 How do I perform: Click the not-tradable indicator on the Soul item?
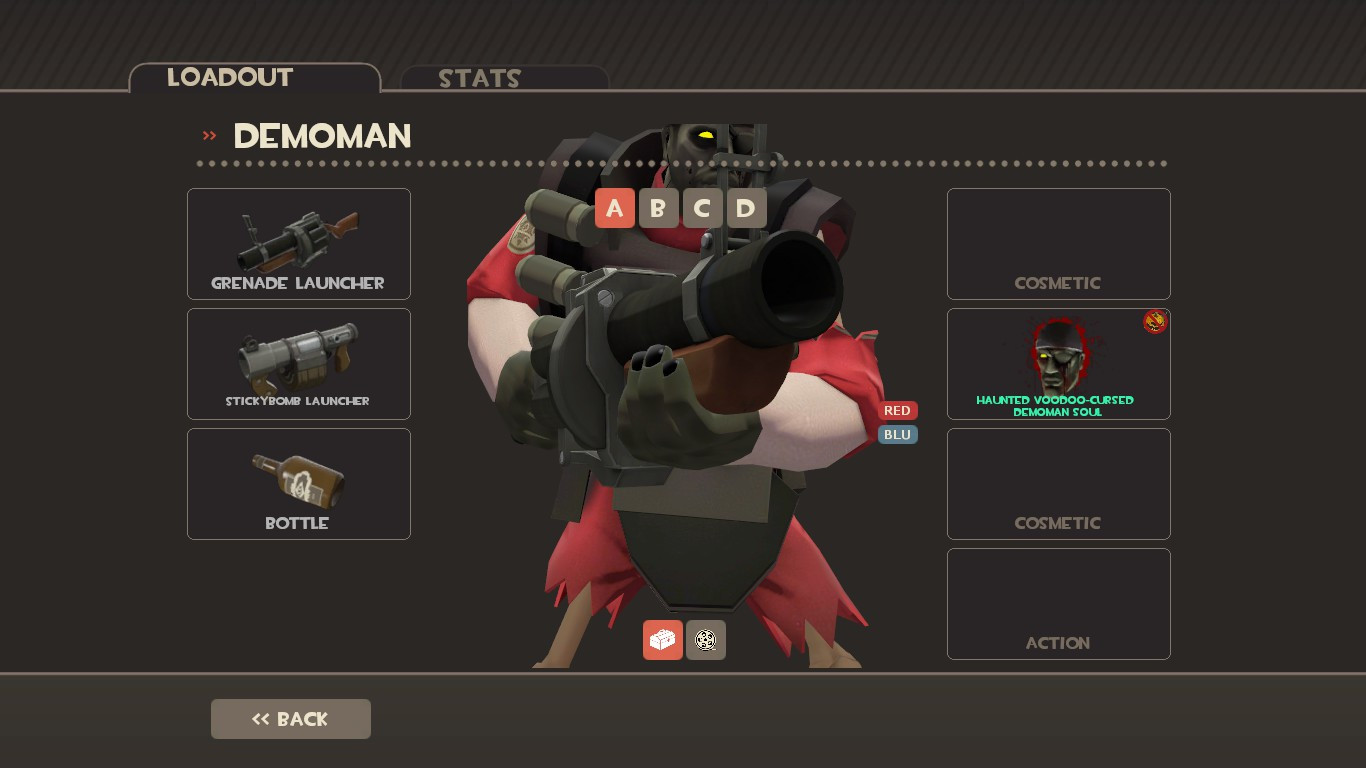pyautogui.click(x=1155, y=321)
